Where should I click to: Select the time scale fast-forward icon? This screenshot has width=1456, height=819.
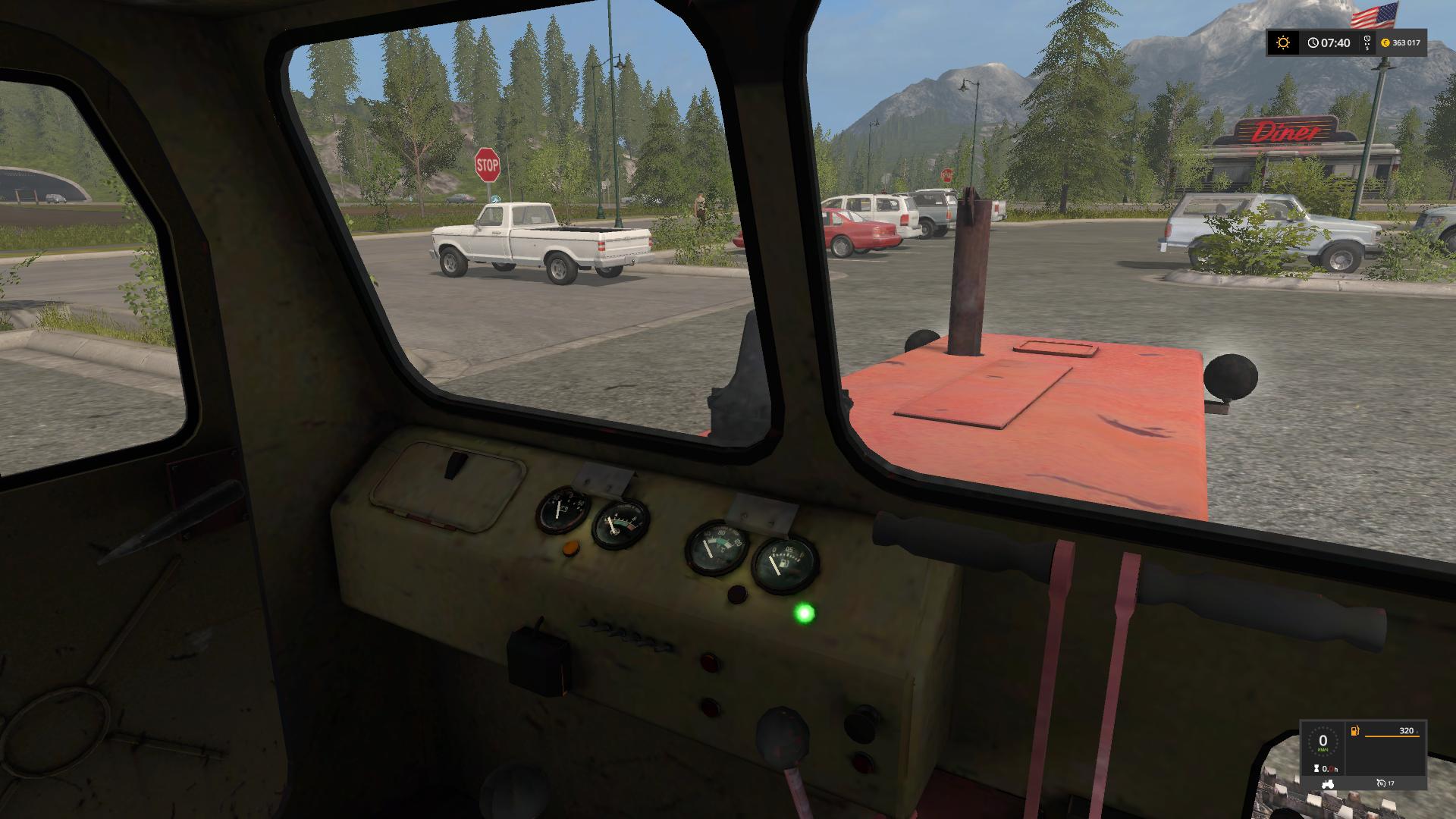(x=1367, y=43)
